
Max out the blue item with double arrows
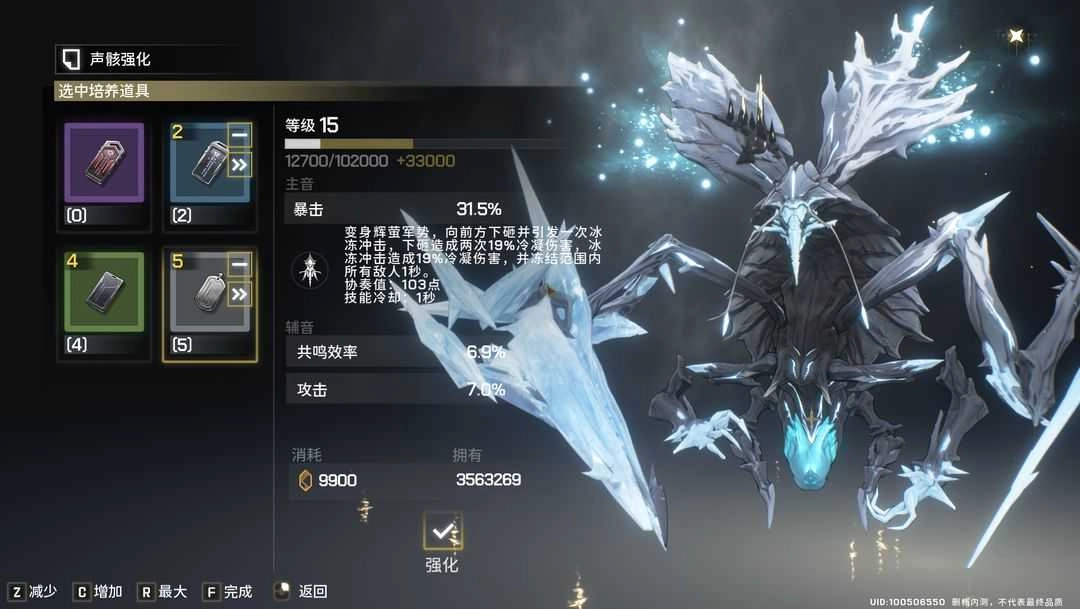pyautogui.click(x=240, y=164)
